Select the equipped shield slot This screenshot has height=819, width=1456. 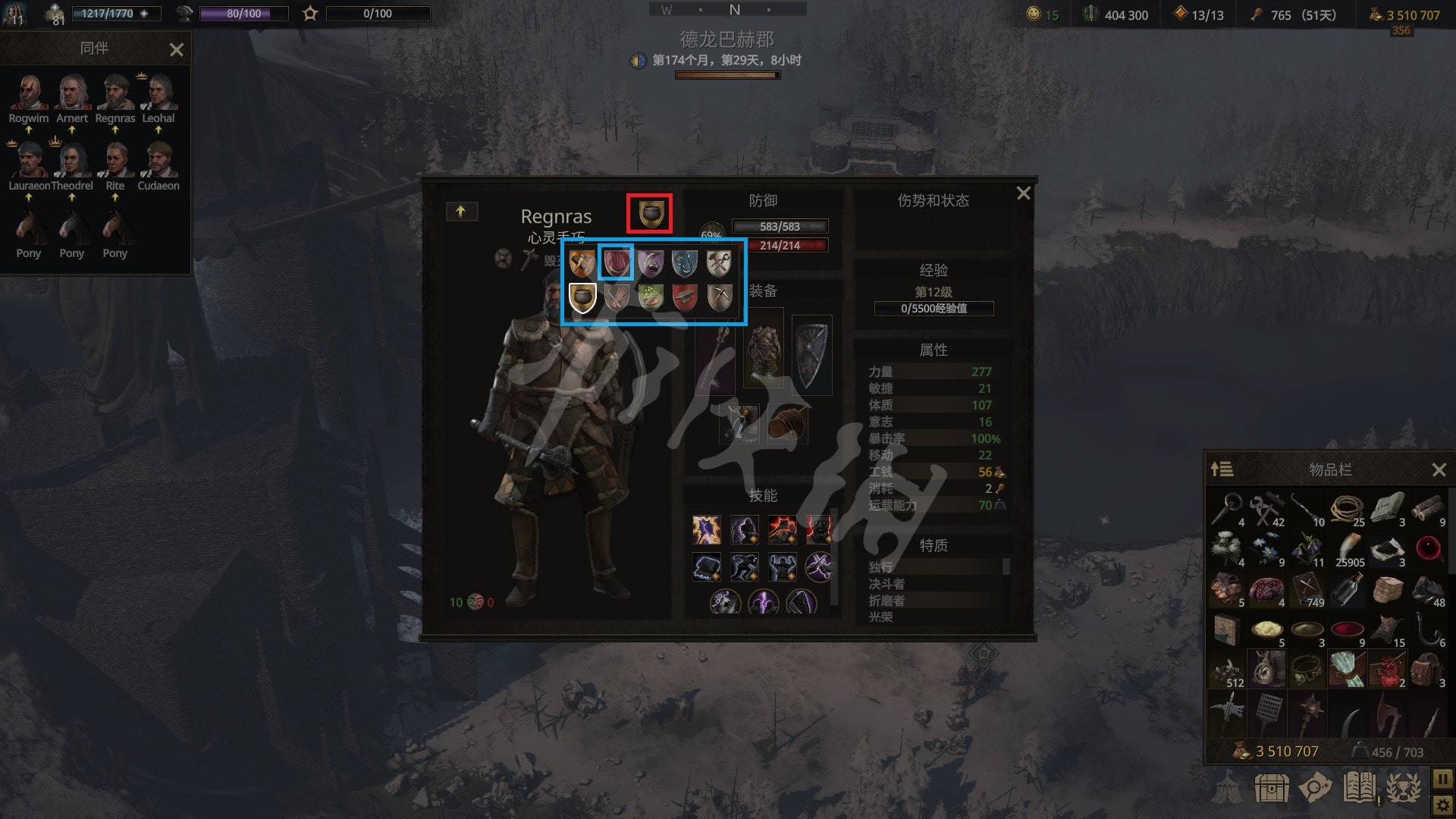(811, 356)
